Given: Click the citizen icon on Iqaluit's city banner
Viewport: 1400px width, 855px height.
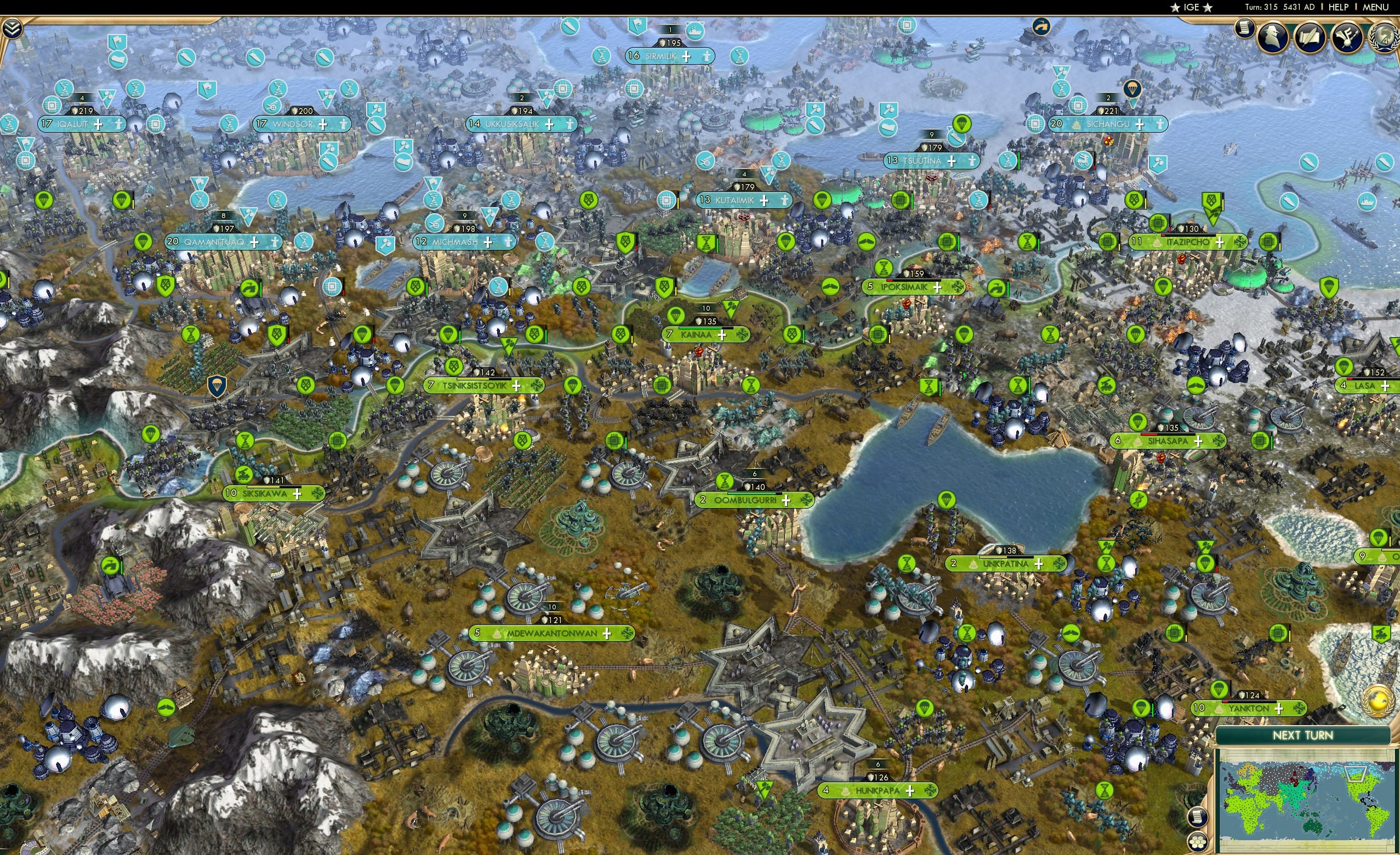Looking at the screenshot, I should click(118, 126).
